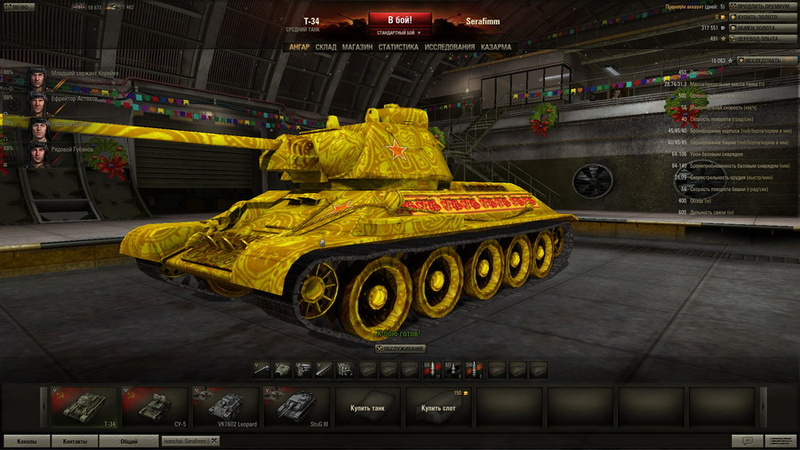Open the Каналы chat channels button

[x=27, y=441]
